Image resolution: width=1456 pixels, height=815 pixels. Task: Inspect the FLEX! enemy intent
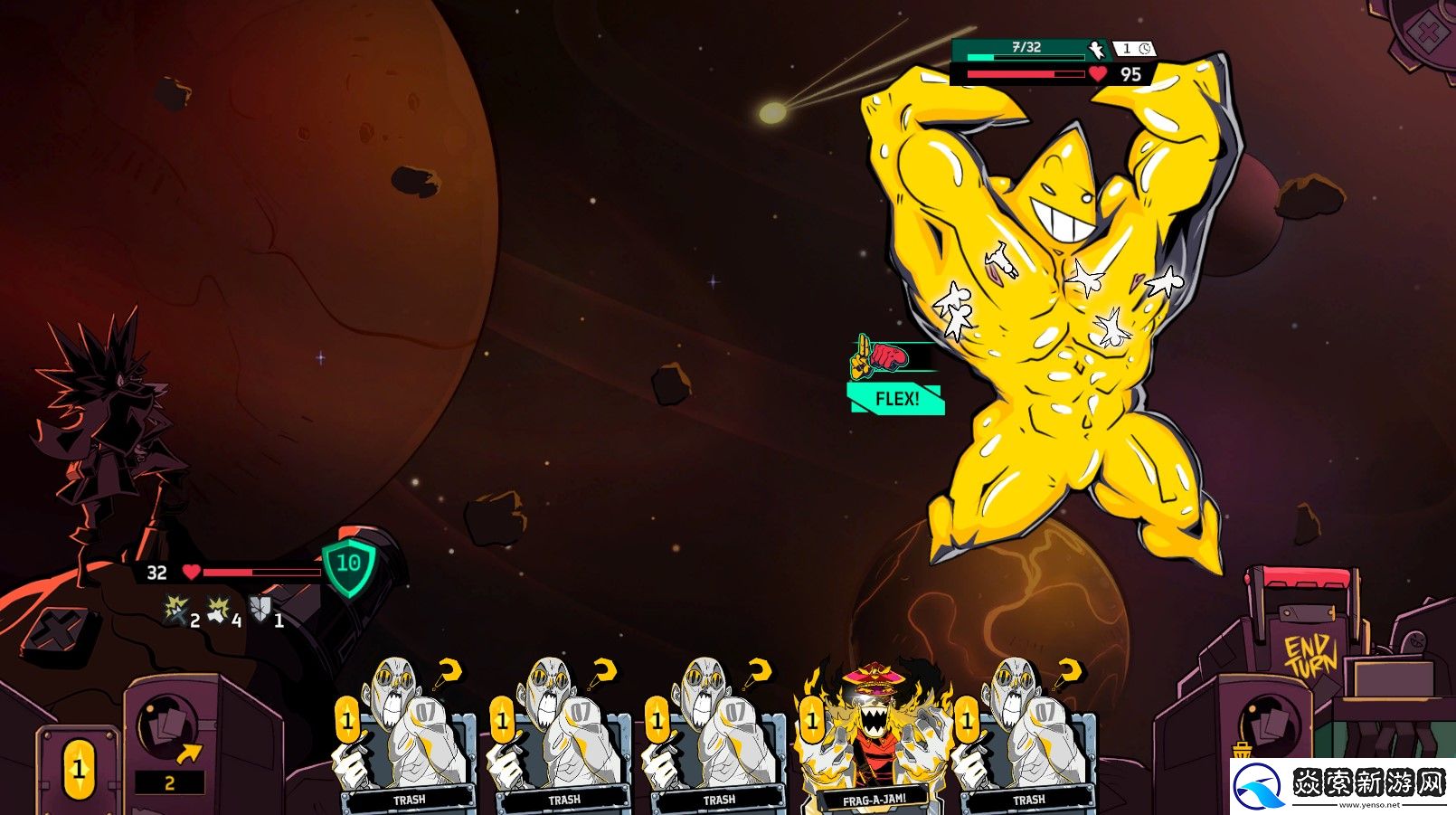[896, 398]
